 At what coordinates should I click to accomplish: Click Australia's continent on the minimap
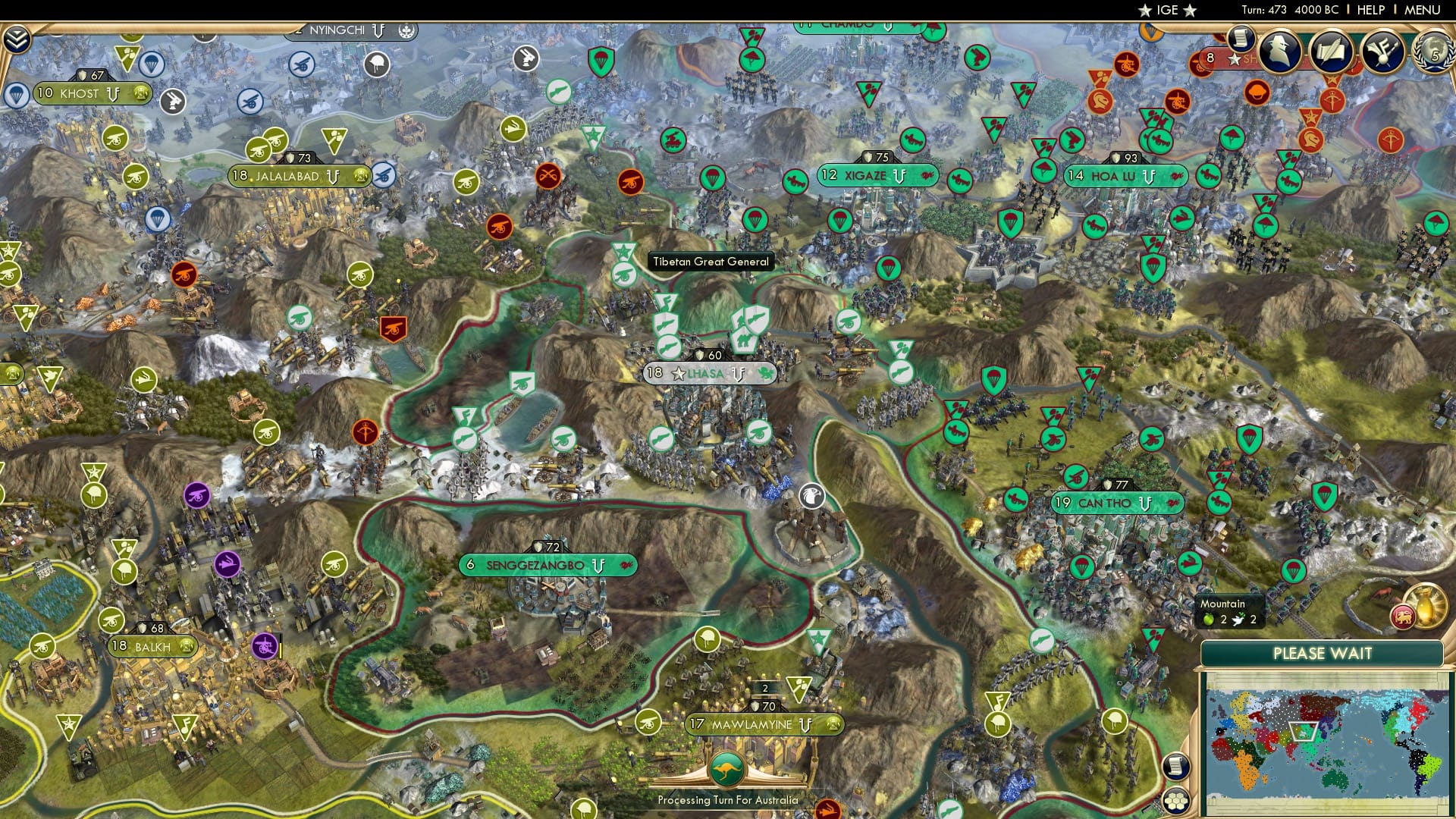[1335, 780]
